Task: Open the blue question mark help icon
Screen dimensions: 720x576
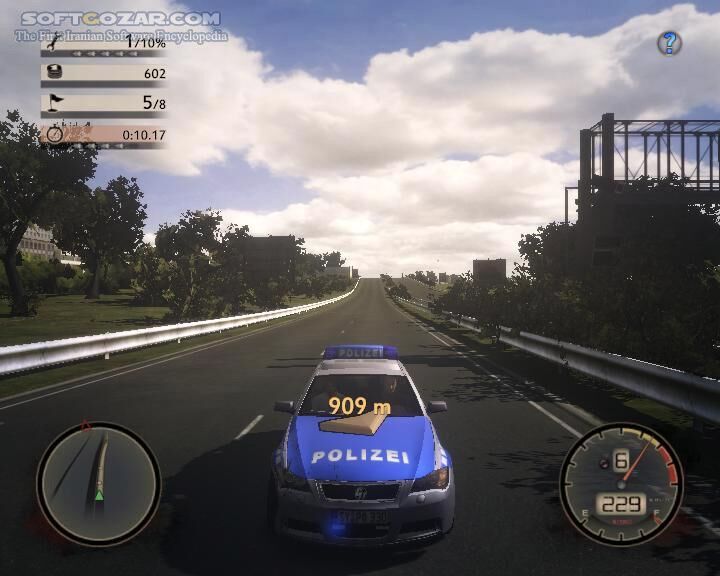Action: coord(669,43)
